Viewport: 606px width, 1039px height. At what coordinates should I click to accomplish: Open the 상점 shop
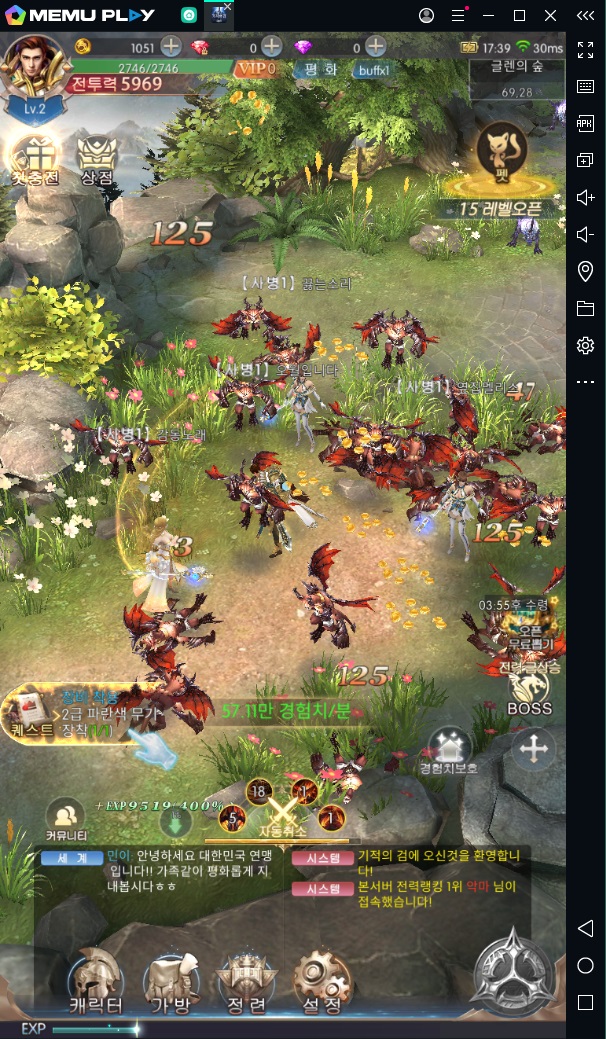(x=97, y=160)
